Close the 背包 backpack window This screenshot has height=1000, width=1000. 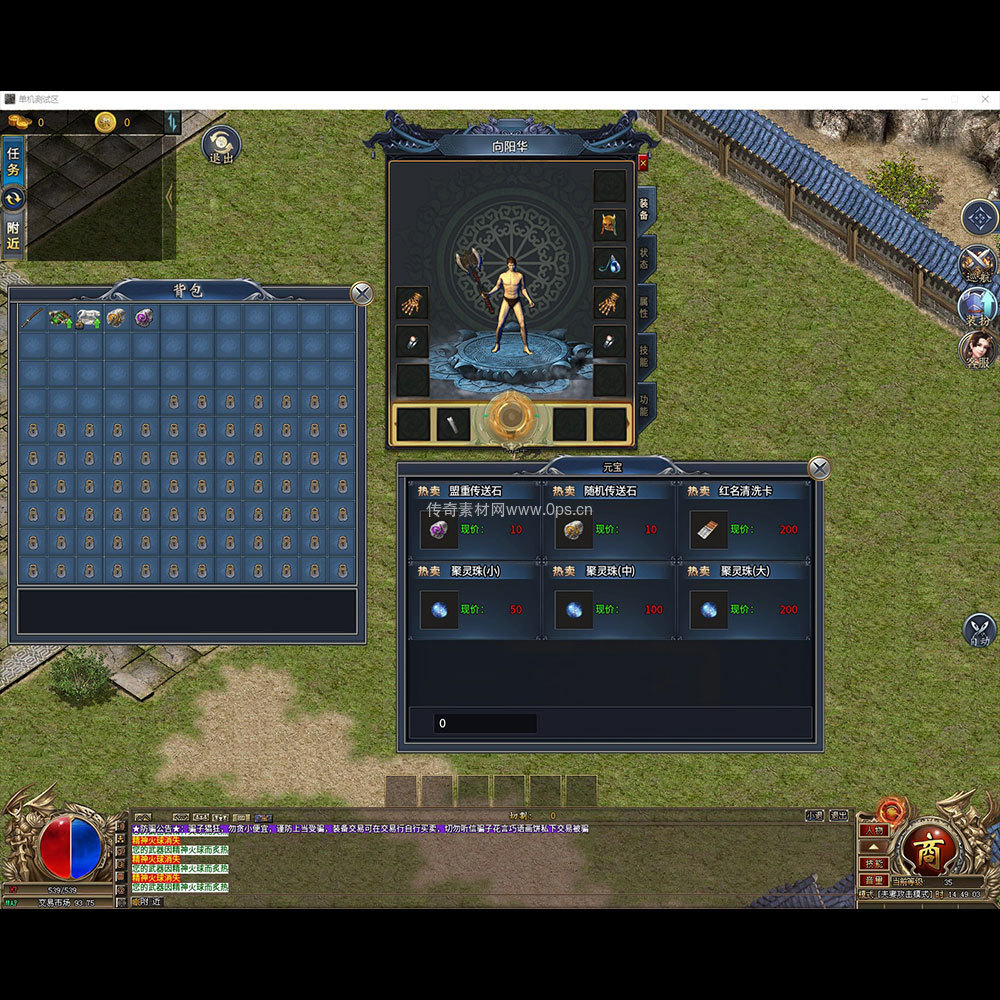[362, 293]
